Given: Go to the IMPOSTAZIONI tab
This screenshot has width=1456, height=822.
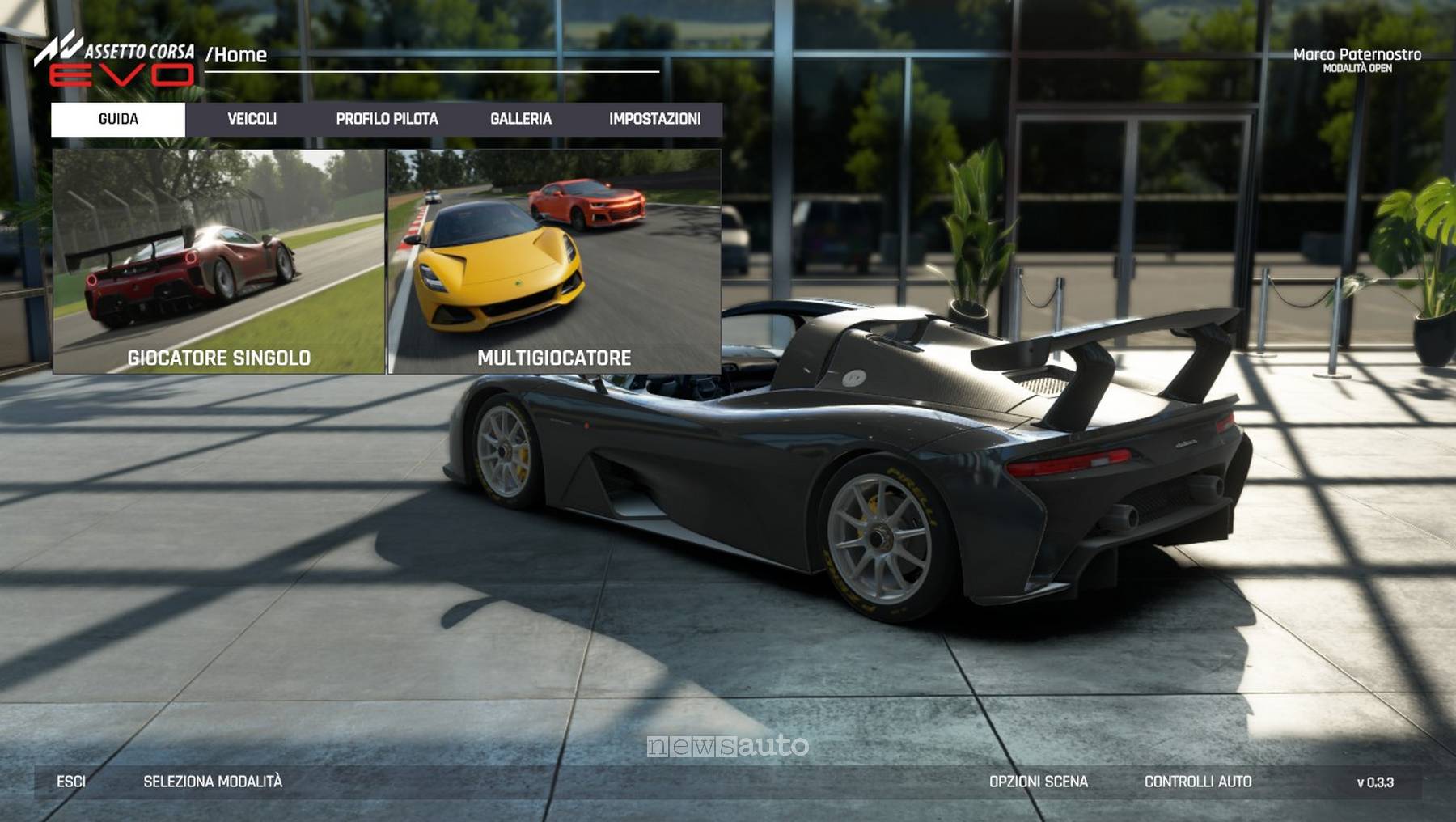Looking at the screenshot, I should point(654,119).
